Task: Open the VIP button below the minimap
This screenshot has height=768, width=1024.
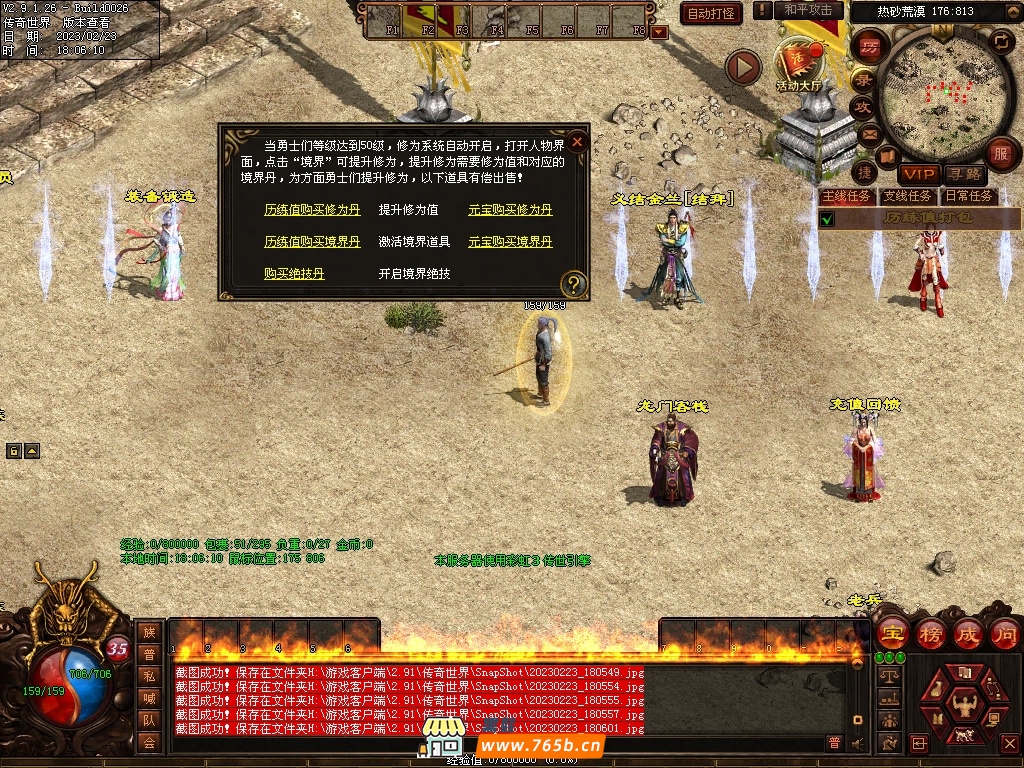Action: (917, 175)
